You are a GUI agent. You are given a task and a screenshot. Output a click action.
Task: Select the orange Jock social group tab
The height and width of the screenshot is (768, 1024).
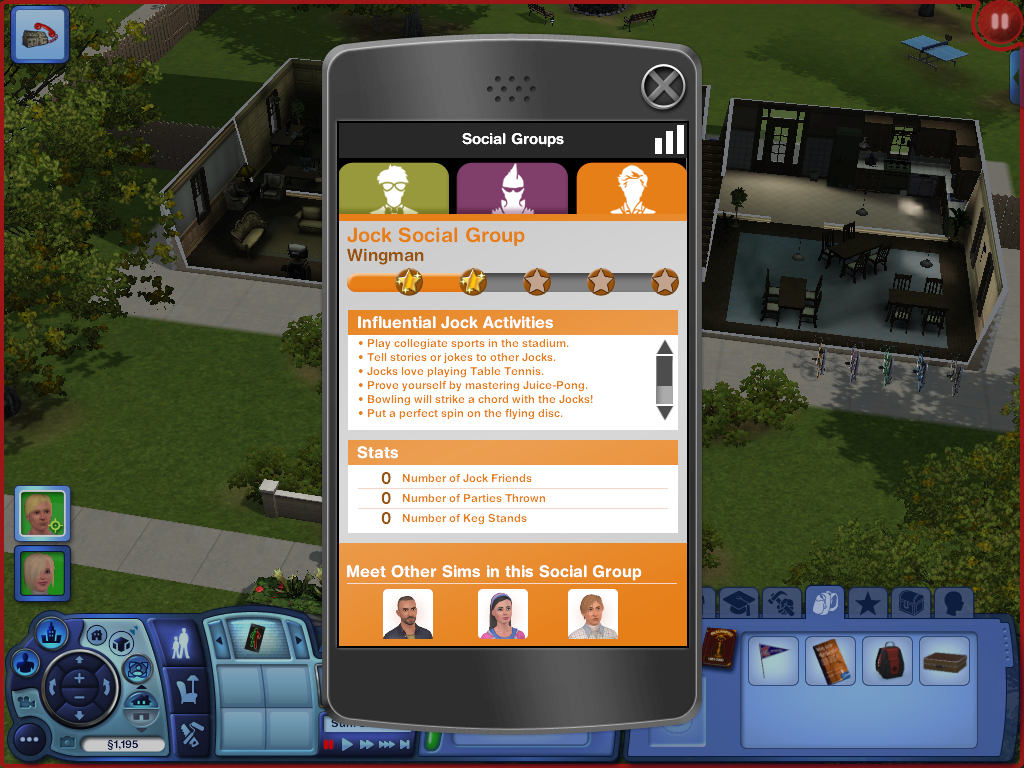[631, 188]
